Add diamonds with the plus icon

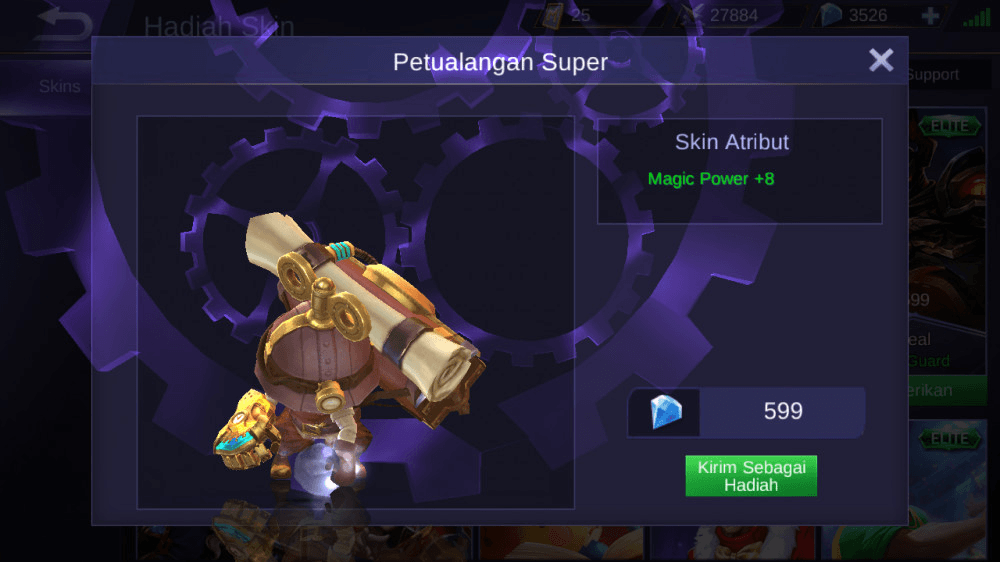930,16
